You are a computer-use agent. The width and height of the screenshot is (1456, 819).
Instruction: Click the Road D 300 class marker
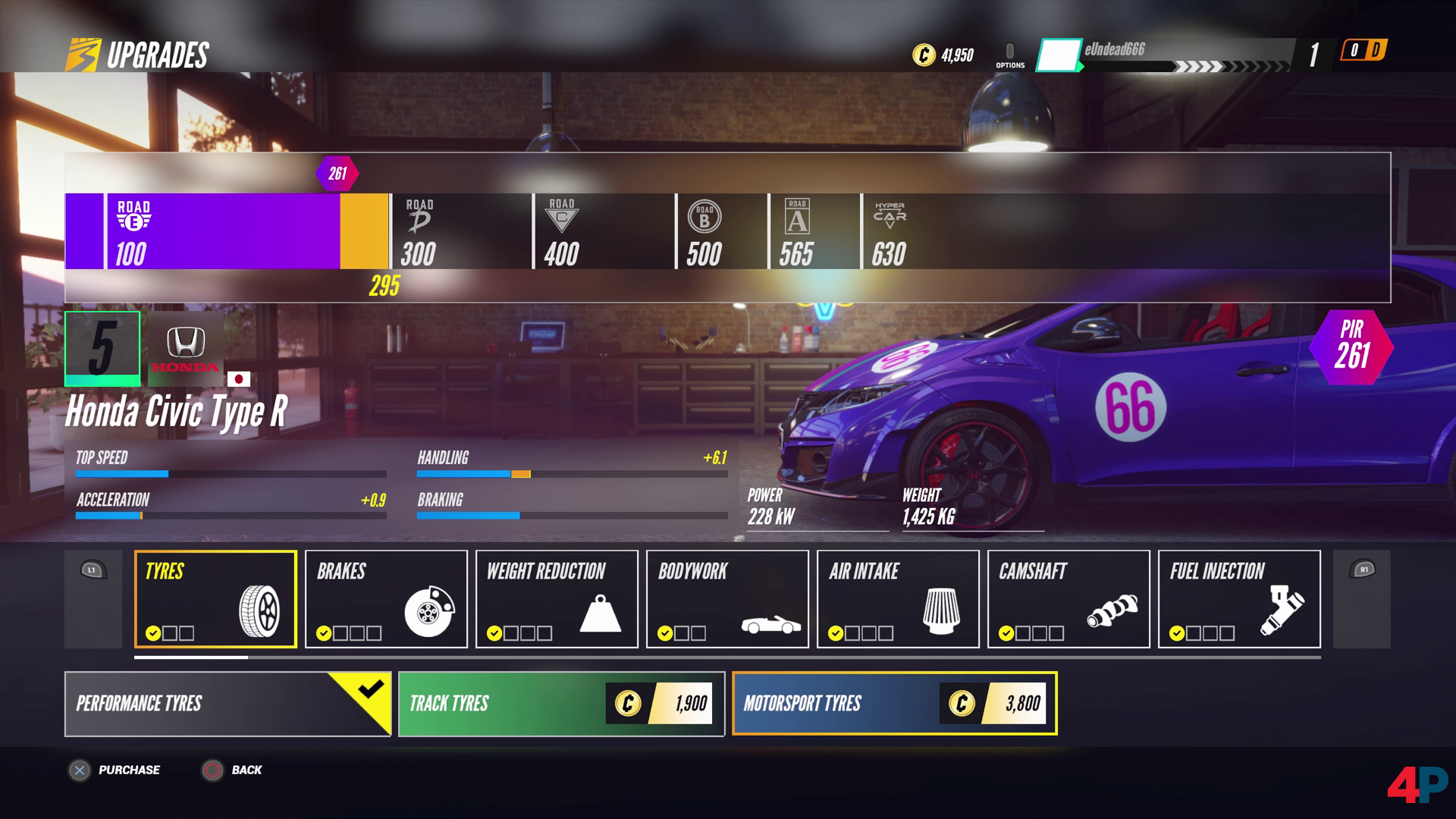(x=419, y=231)
